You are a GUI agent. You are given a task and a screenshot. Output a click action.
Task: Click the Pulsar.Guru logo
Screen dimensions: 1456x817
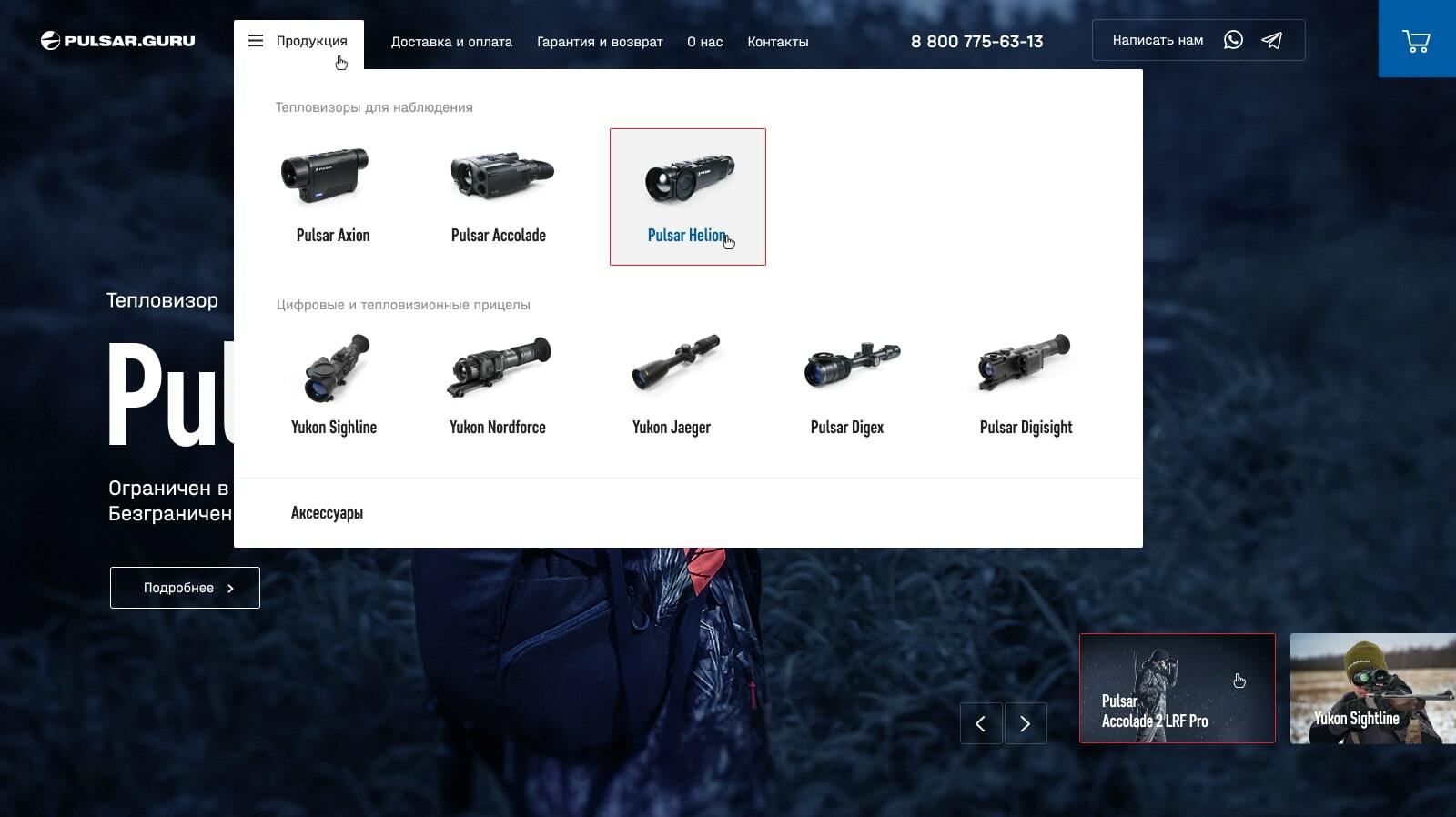point(117,41)
